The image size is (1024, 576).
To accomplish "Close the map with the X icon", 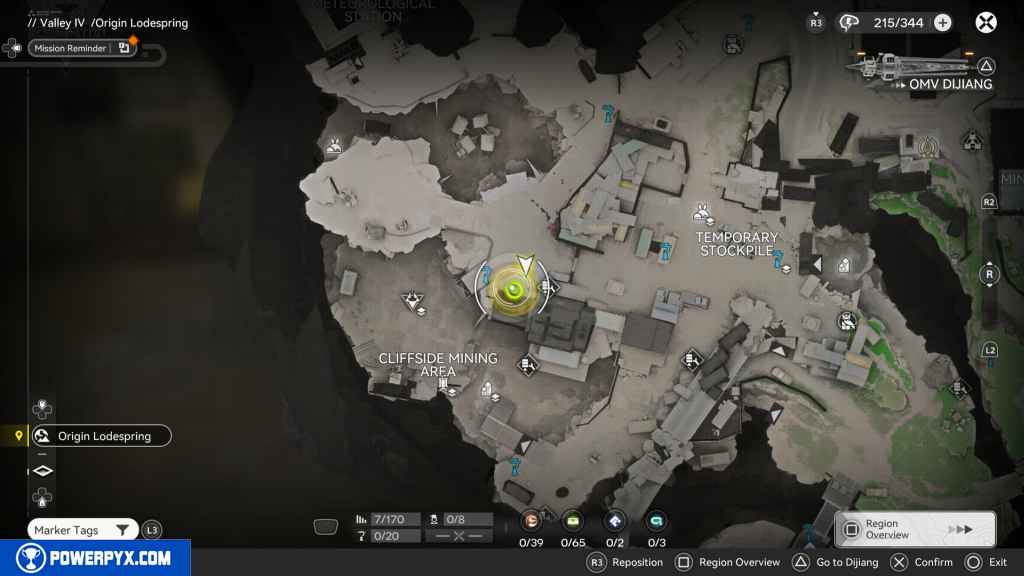I will point(986,22).
